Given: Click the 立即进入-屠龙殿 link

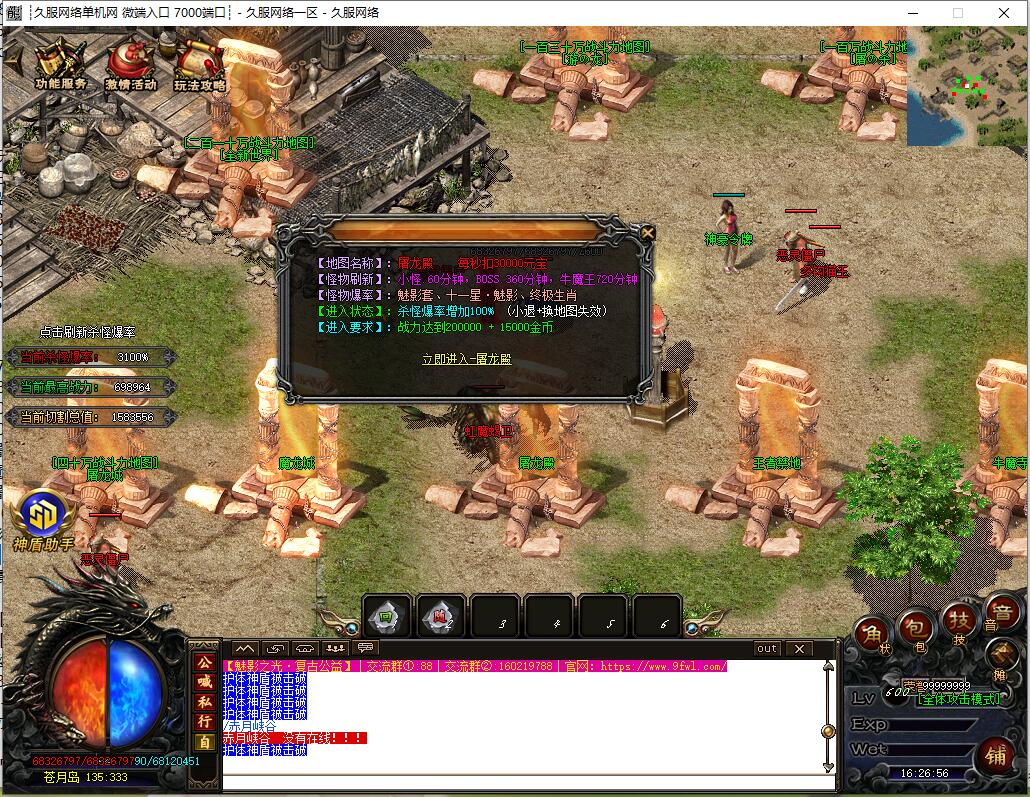Looking at the screenshot, I should 466,359.
